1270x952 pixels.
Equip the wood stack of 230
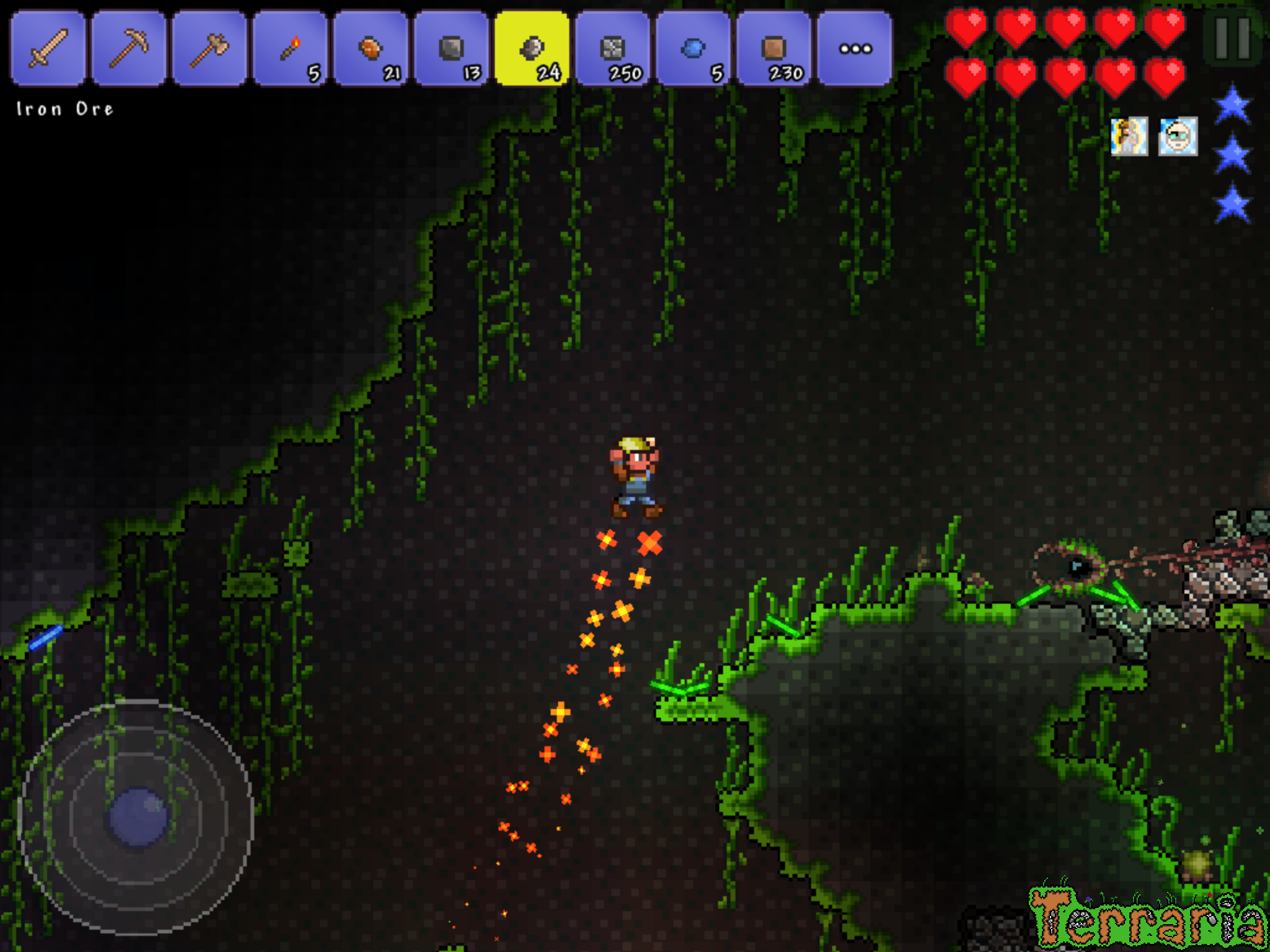pos(776,46)
